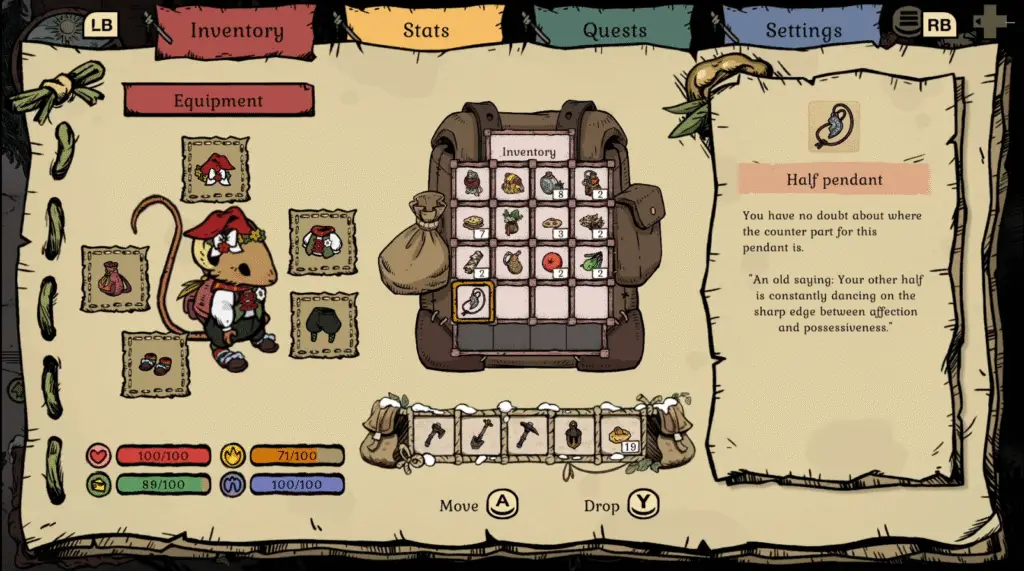Switch to the Stats tab
This screenshot has width=1024, height=571.
425,30
